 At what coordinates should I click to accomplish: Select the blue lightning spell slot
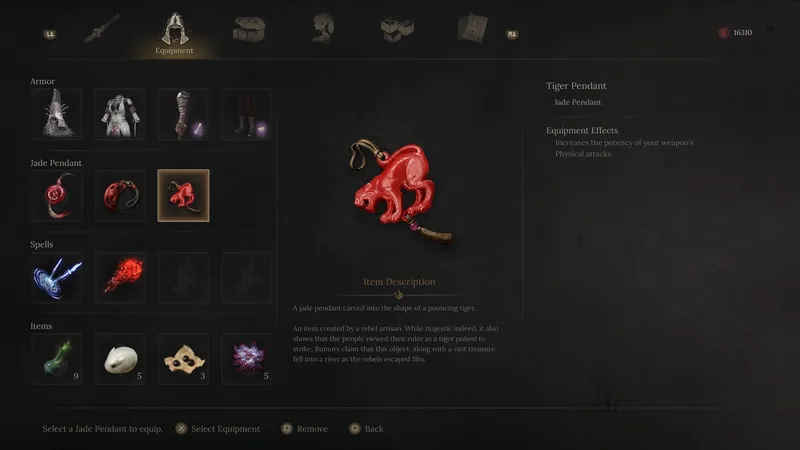(56, 278)
